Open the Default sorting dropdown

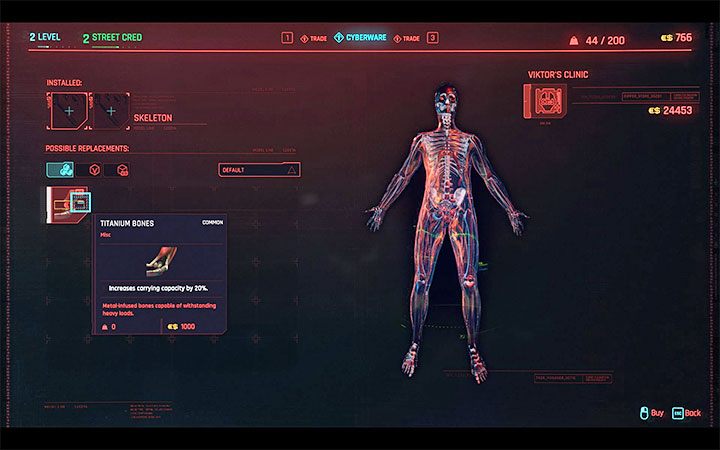[x=259, y=170]
